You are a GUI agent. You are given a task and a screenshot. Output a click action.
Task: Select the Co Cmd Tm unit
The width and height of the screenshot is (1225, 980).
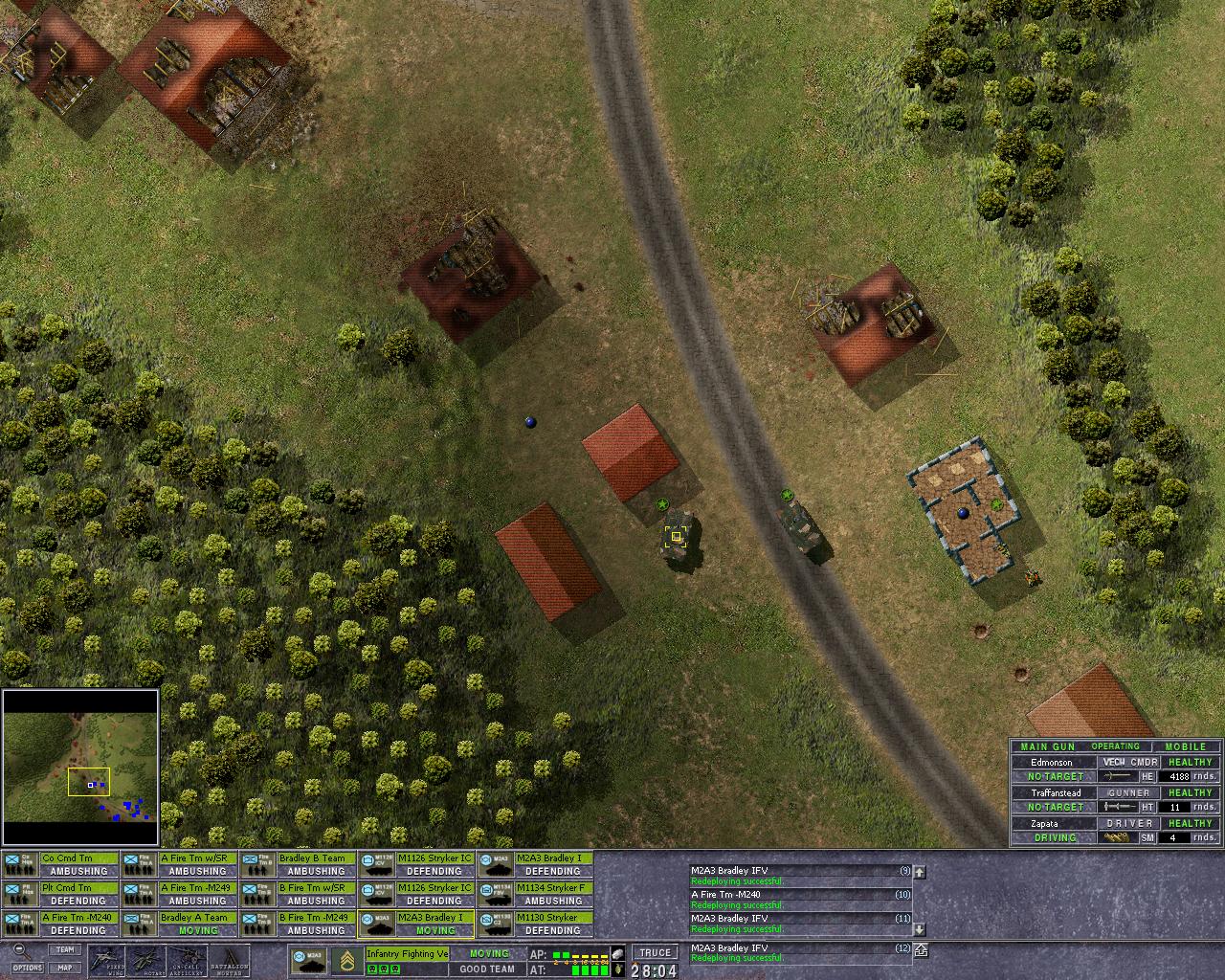pyautogui.click(x=61, y=864)
